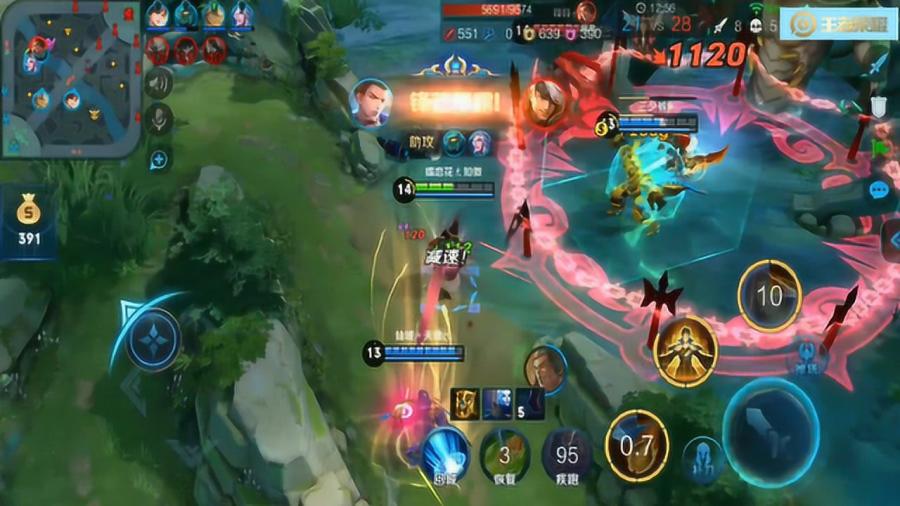The width and height of the screenshot is (900, 506).
Task: Cast the sprint (疾跑) summoner spell
Action: click(567, 453)
